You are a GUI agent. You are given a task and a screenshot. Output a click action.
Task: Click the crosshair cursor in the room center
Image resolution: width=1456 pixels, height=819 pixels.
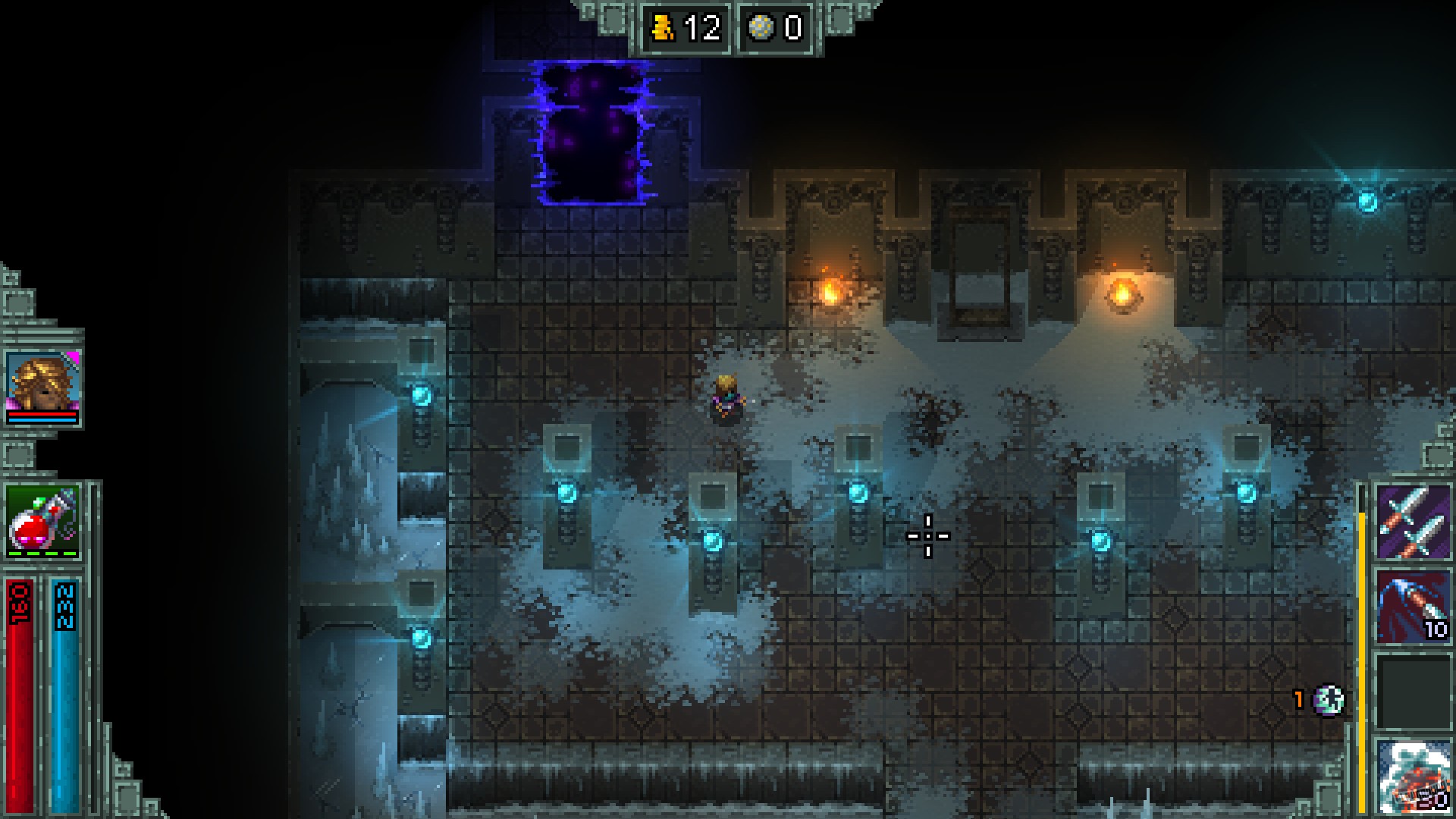click(928, 535)
